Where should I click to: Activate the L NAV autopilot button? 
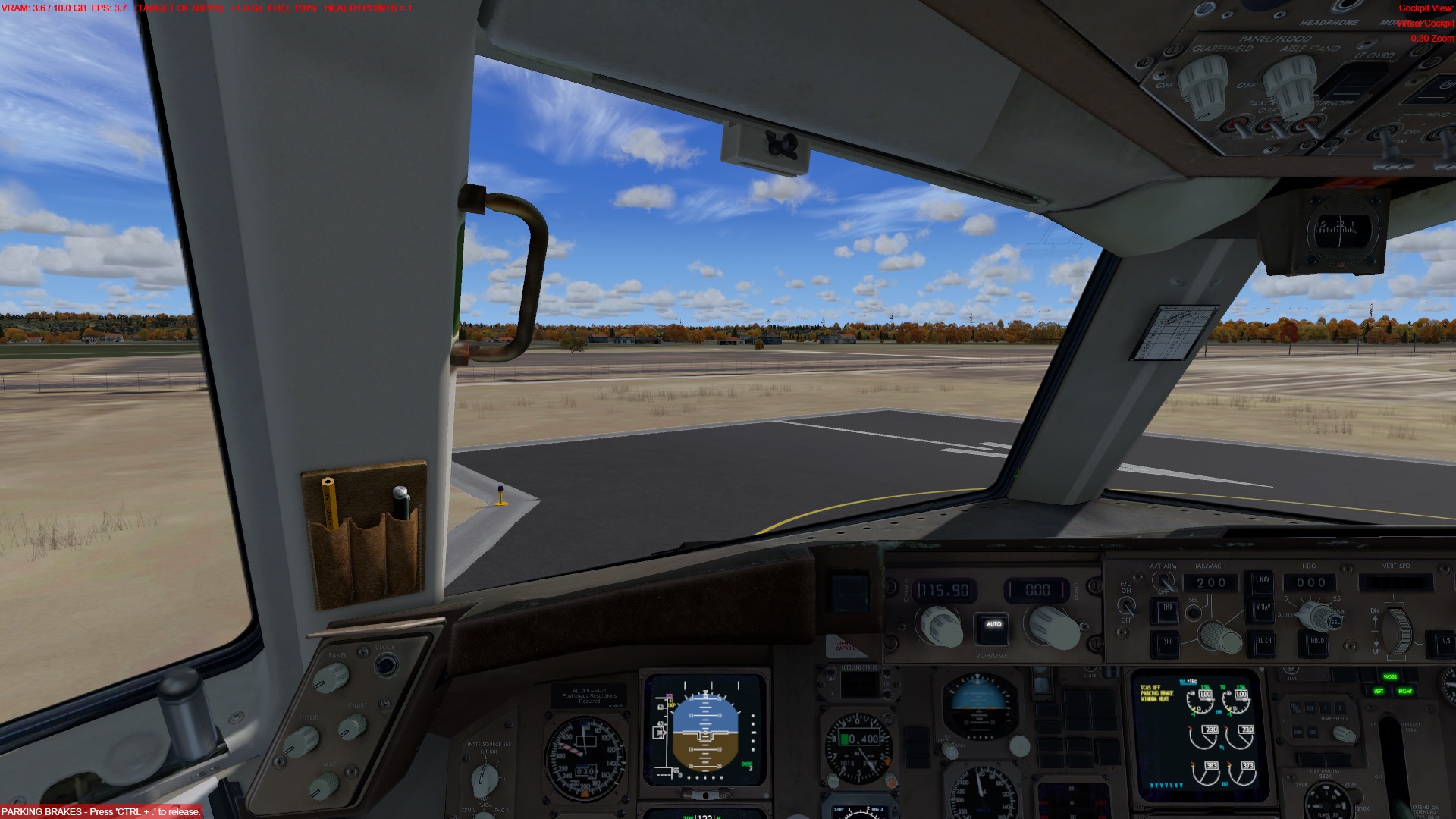coord(1262,581)
